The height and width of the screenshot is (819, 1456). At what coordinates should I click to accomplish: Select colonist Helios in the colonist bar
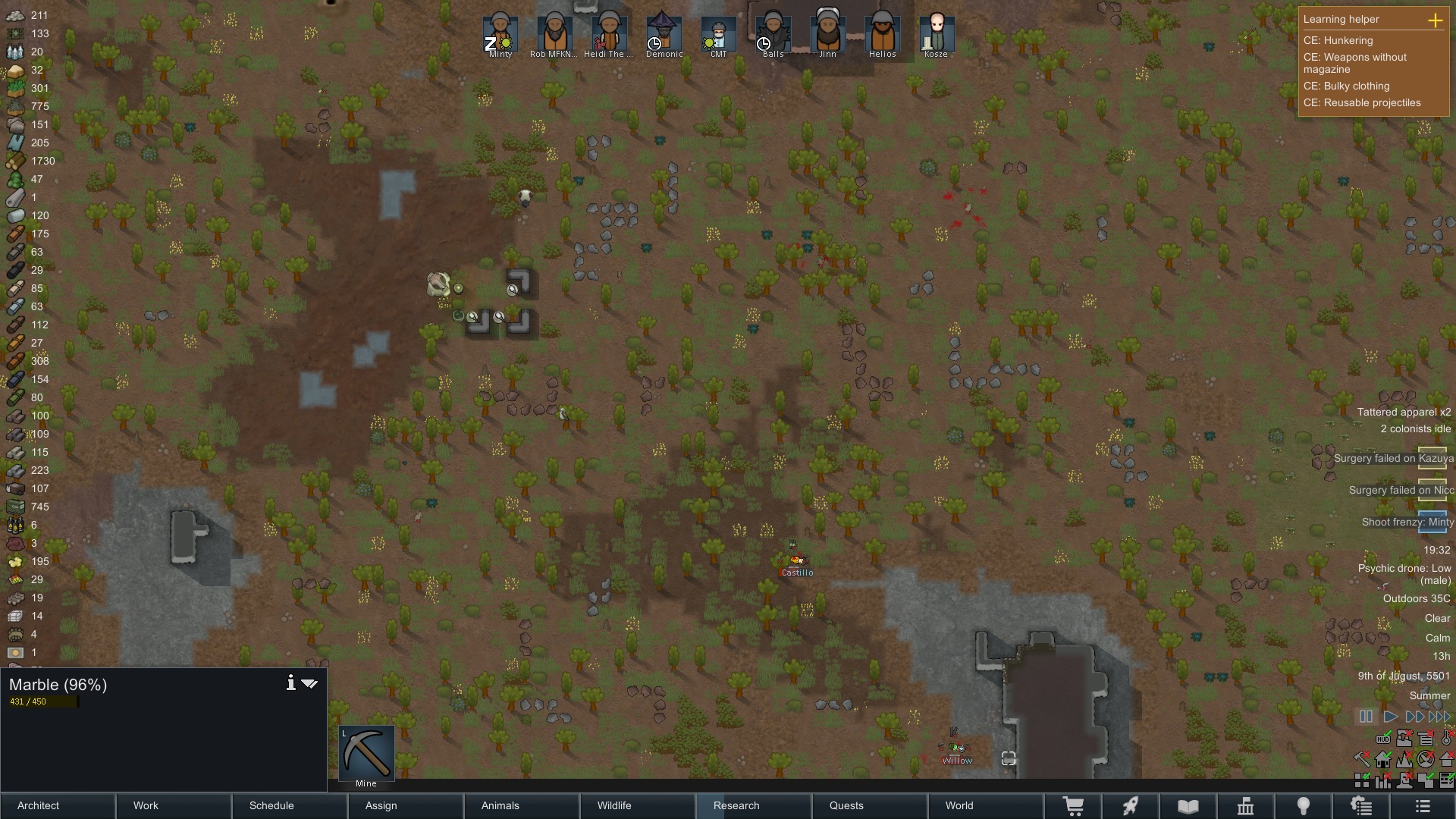pyautogui.click(x=882, y=34)
